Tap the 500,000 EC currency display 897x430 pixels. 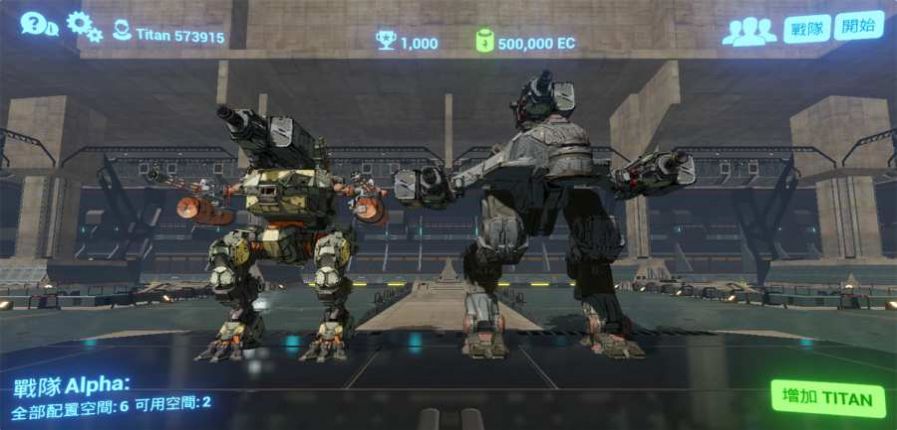pyautogui.click(x=529, y=42)
